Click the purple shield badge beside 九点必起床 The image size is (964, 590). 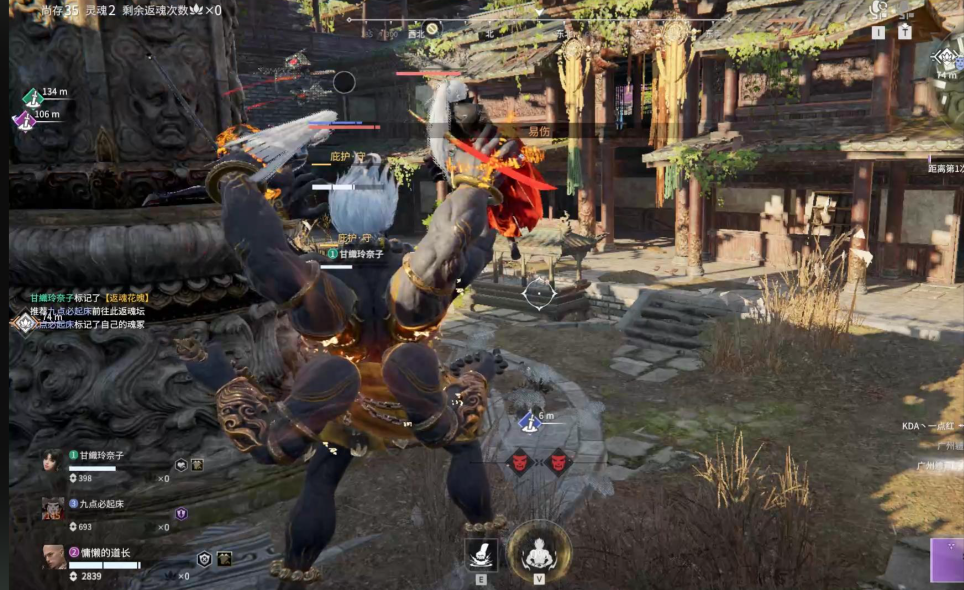[181, 513]
